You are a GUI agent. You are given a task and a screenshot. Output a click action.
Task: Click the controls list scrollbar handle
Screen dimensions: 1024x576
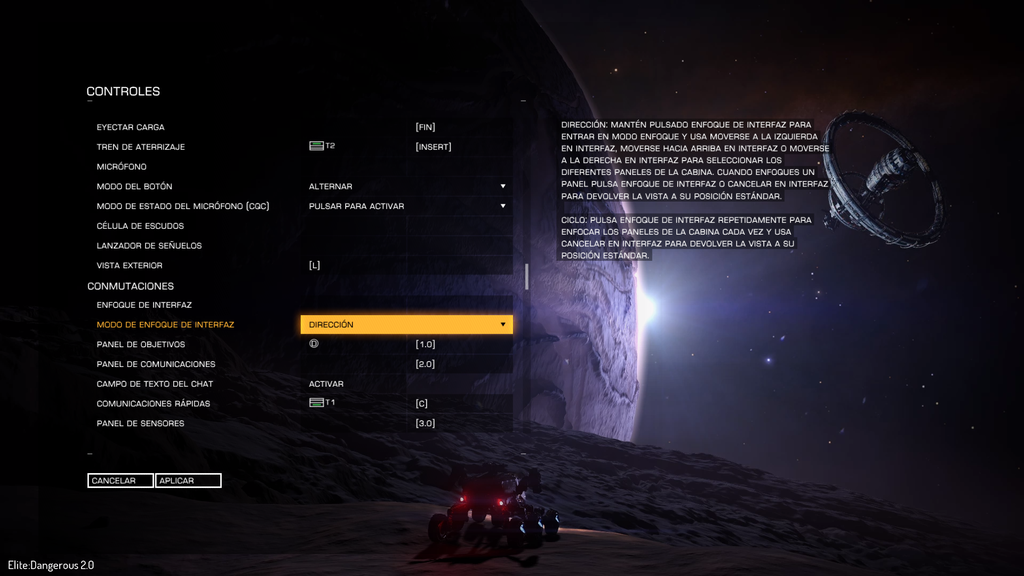[527, 277]
